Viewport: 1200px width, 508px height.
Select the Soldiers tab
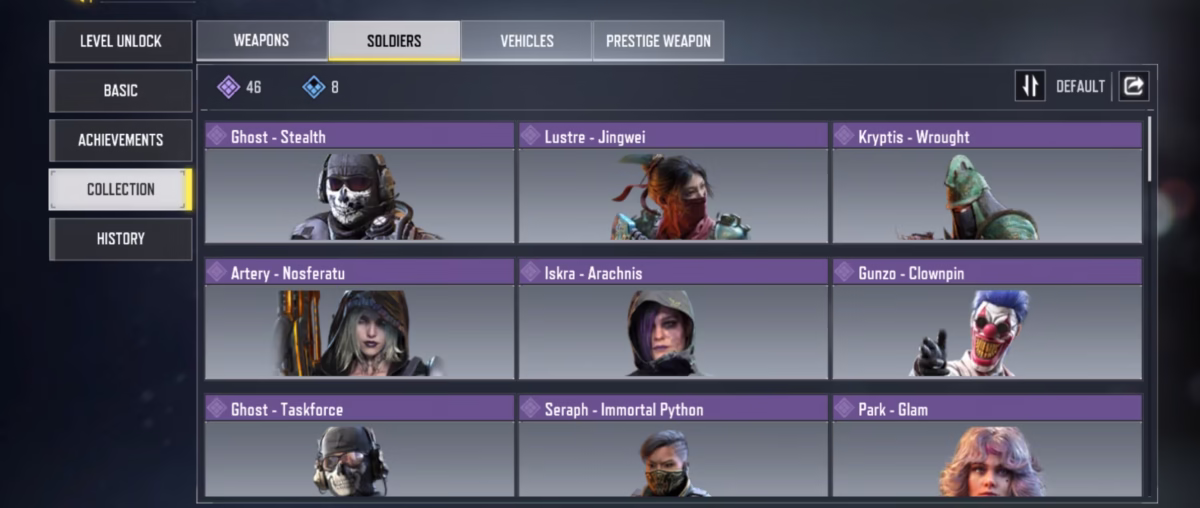(394, 41)
